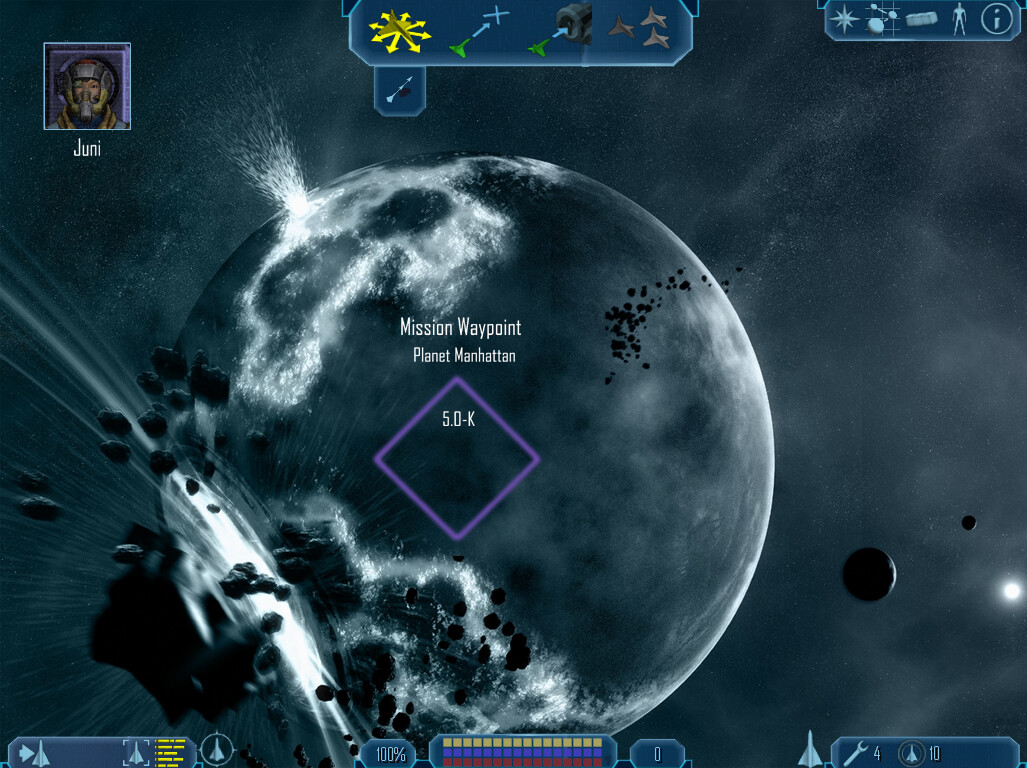The image size is (1027, 768).
Task: Toggle the cruise engine icon below maneuvers
Action: [400, 92]
